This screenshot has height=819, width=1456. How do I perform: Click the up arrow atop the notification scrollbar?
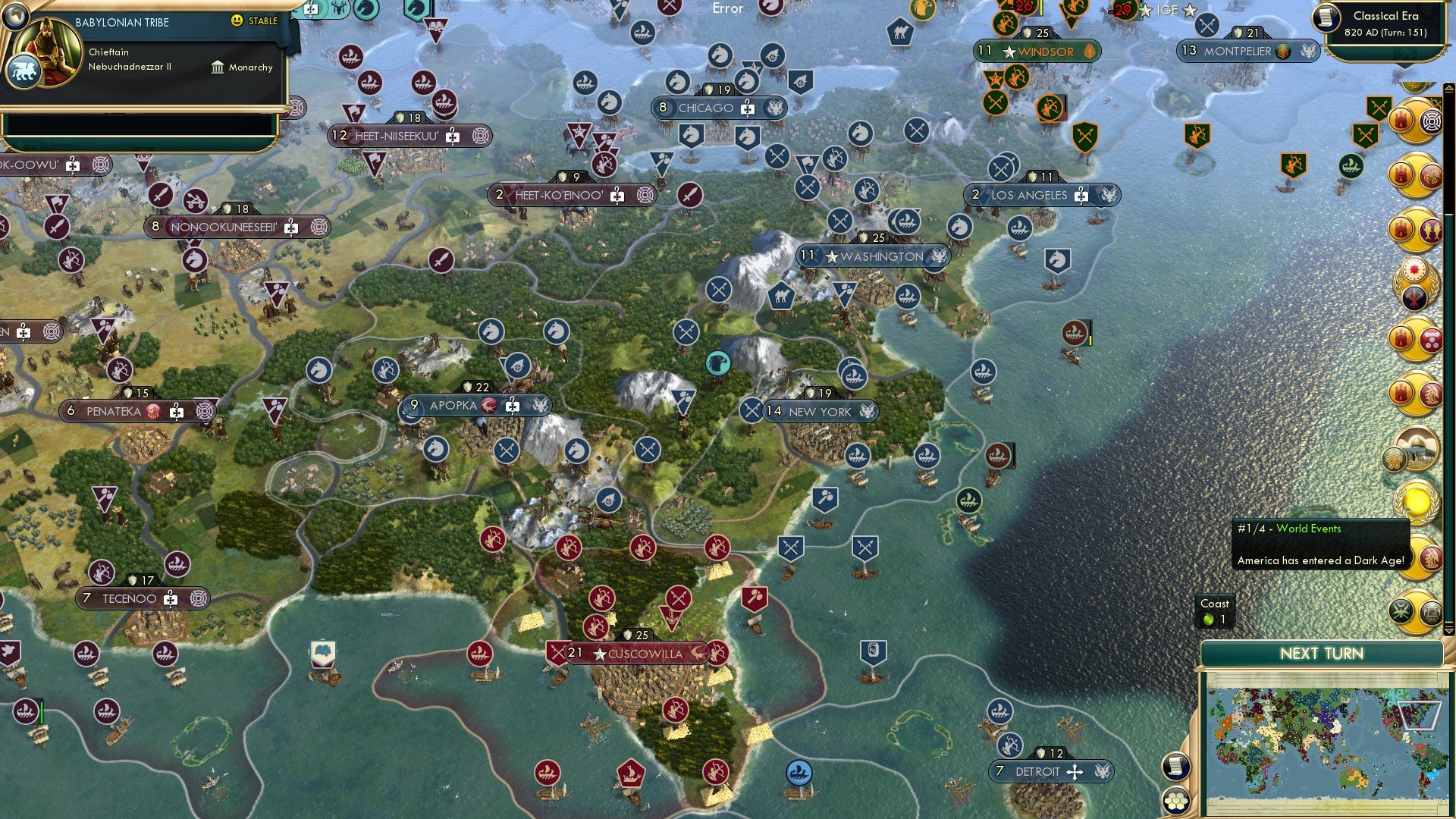(x=1449, y=88)
